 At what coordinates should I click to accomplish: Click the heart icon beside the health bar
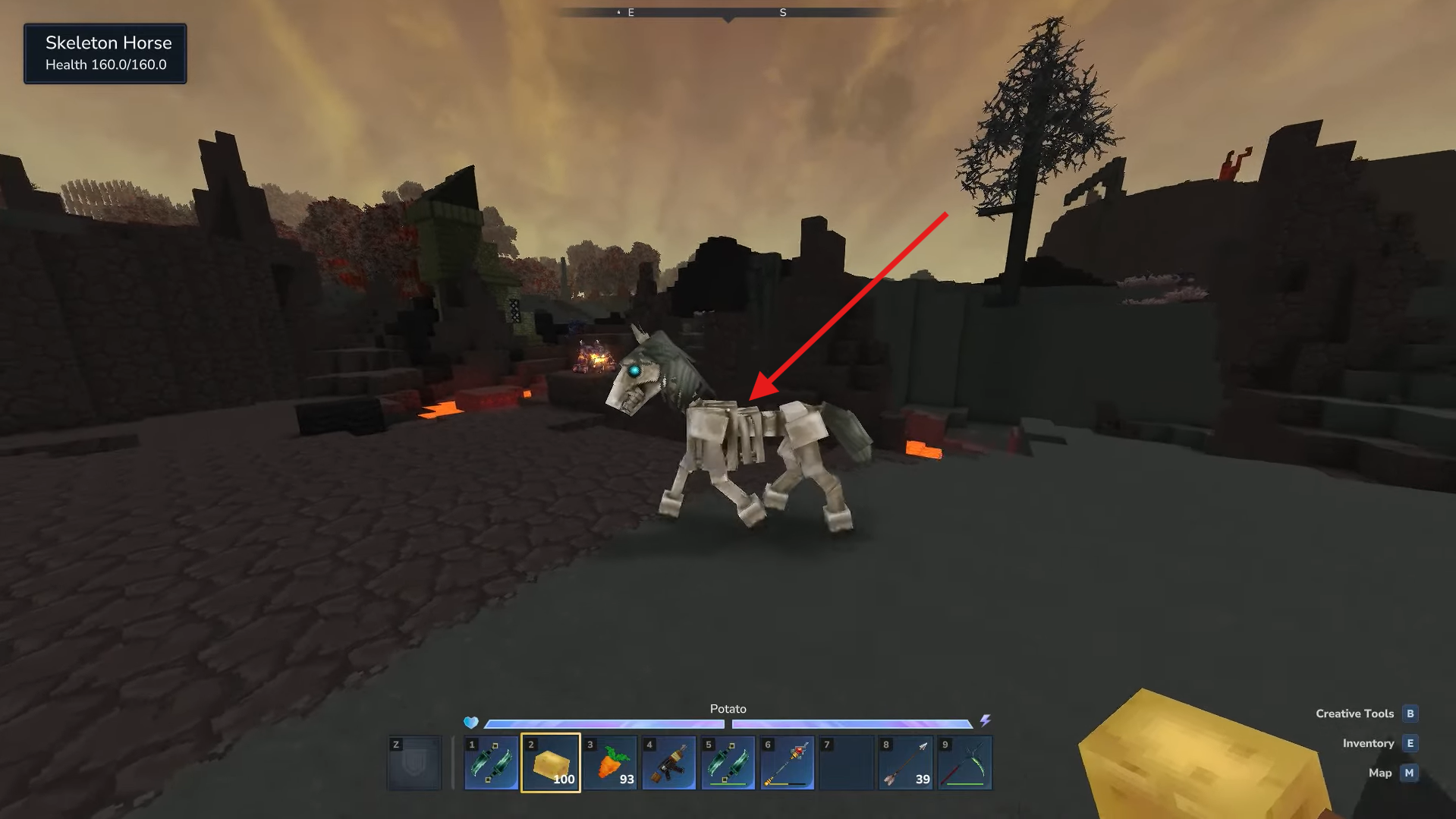point(470,723)
